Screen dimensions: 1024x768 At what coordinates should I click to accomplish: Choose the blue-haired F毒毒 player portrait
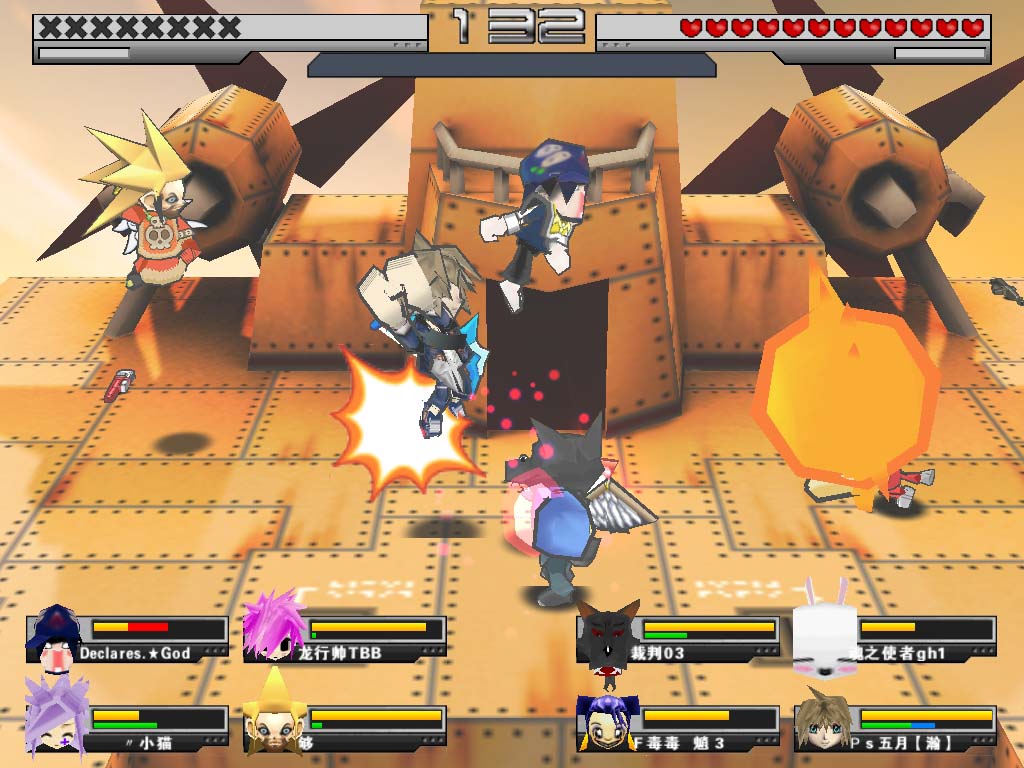pyautogui.click(x=606, y=722)
